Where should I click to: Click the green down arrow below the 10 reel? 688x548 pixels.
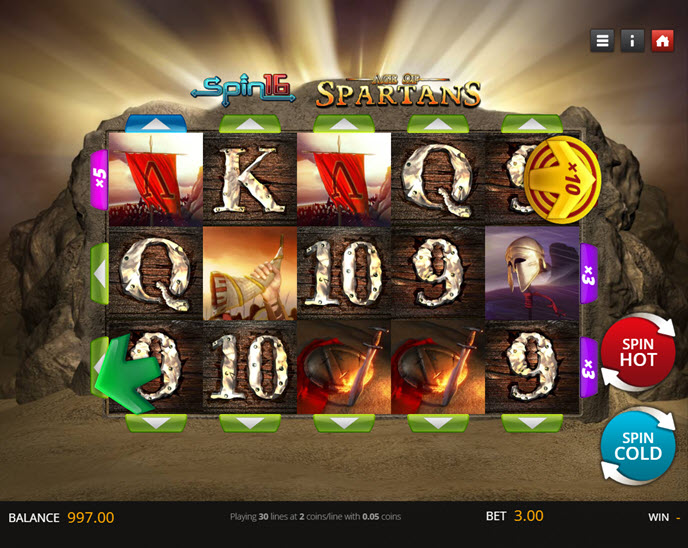coord(250,423)
